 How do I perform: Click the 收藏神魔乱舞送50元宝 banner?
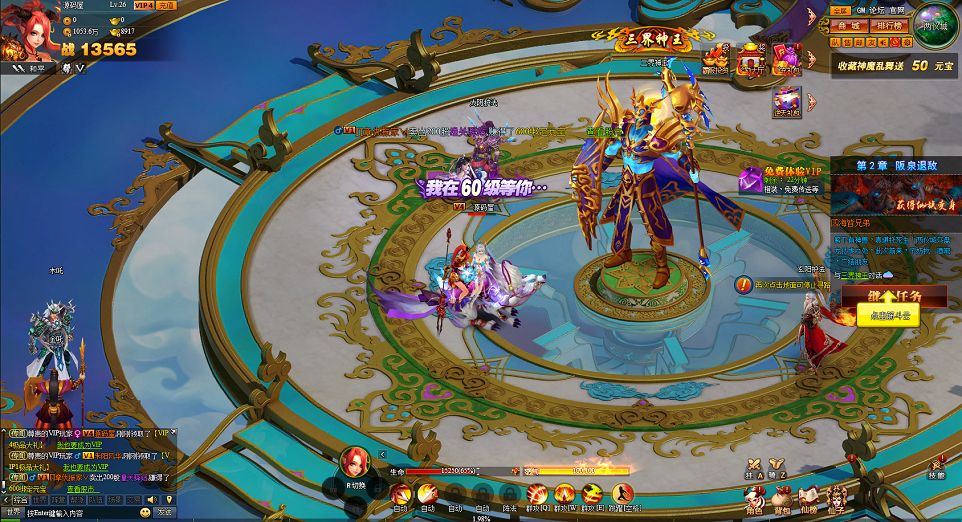point(894,64)
